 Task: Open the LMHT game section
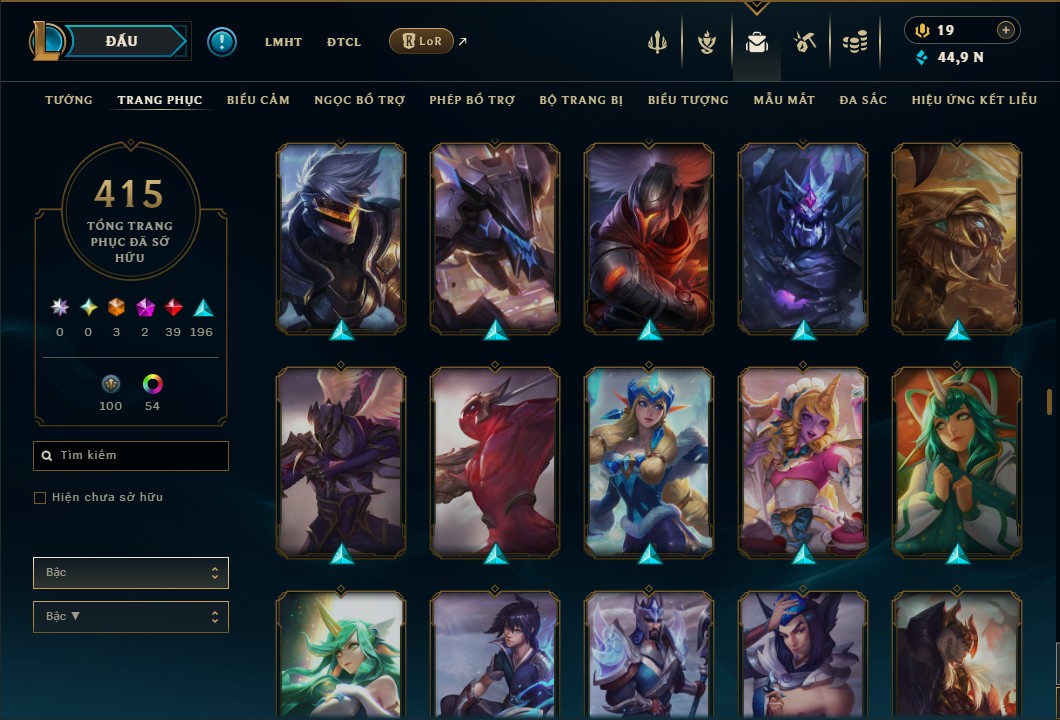point(283,42)
